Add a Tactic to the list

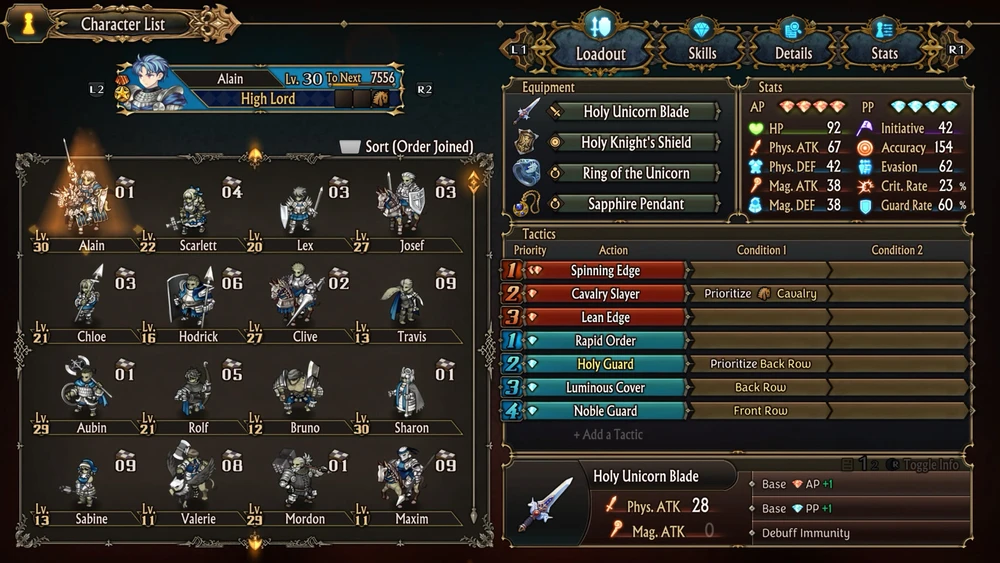click(608, 435)
